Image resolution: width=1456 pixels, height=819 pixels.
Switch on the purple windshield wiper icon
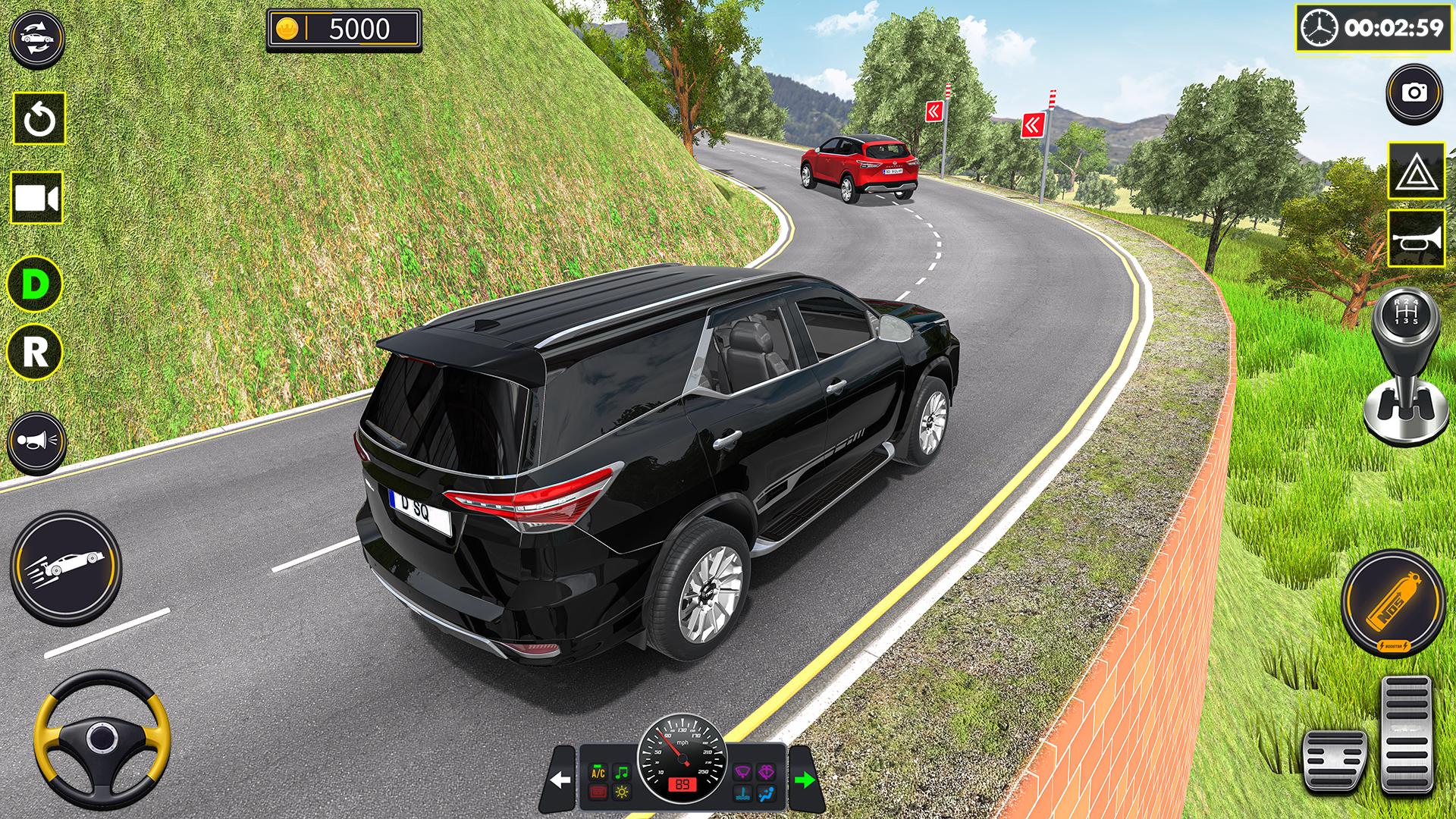tap(742, 773)
